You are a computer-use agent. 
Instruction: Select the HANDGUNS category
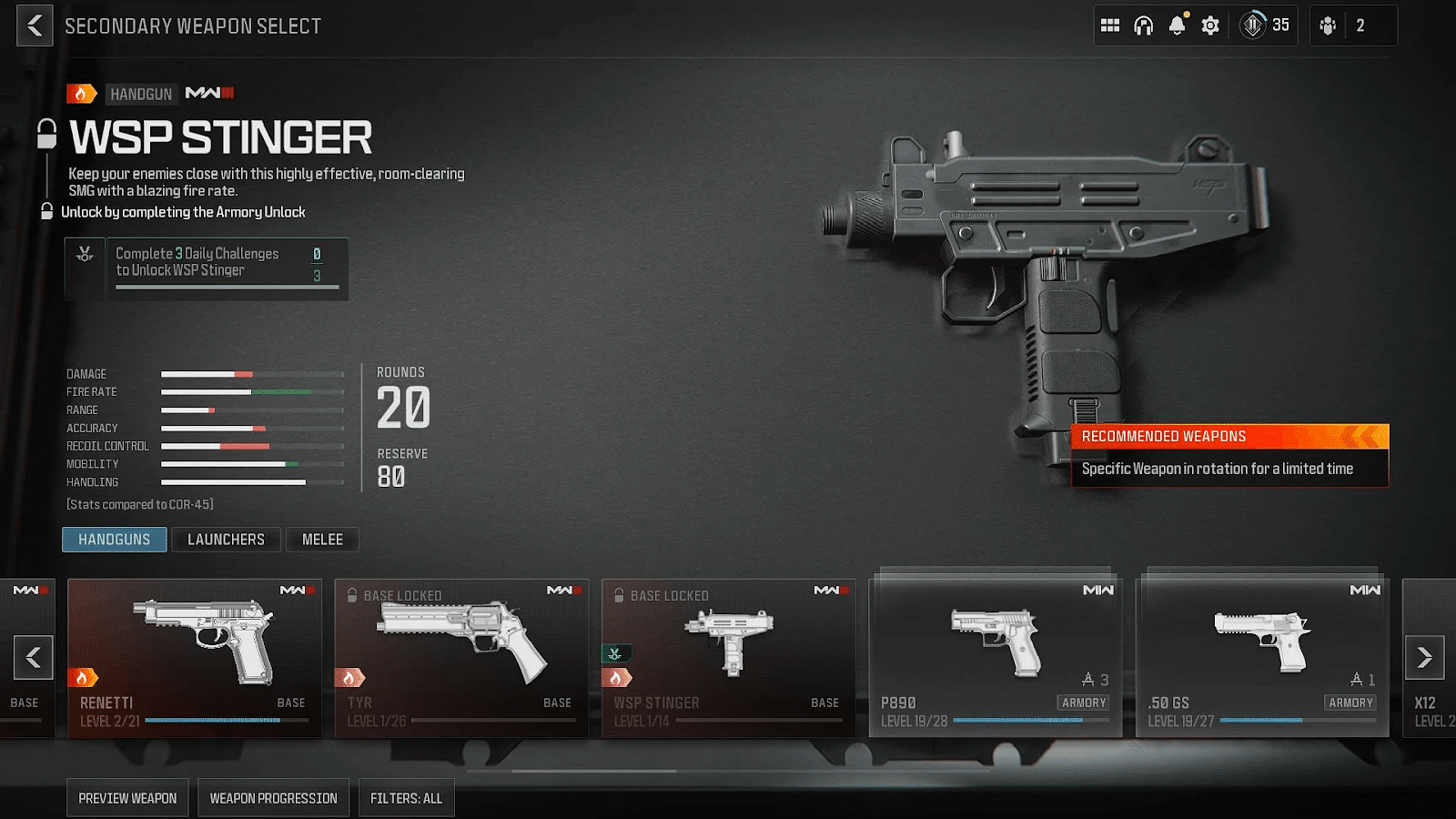(x=114, y=539)
